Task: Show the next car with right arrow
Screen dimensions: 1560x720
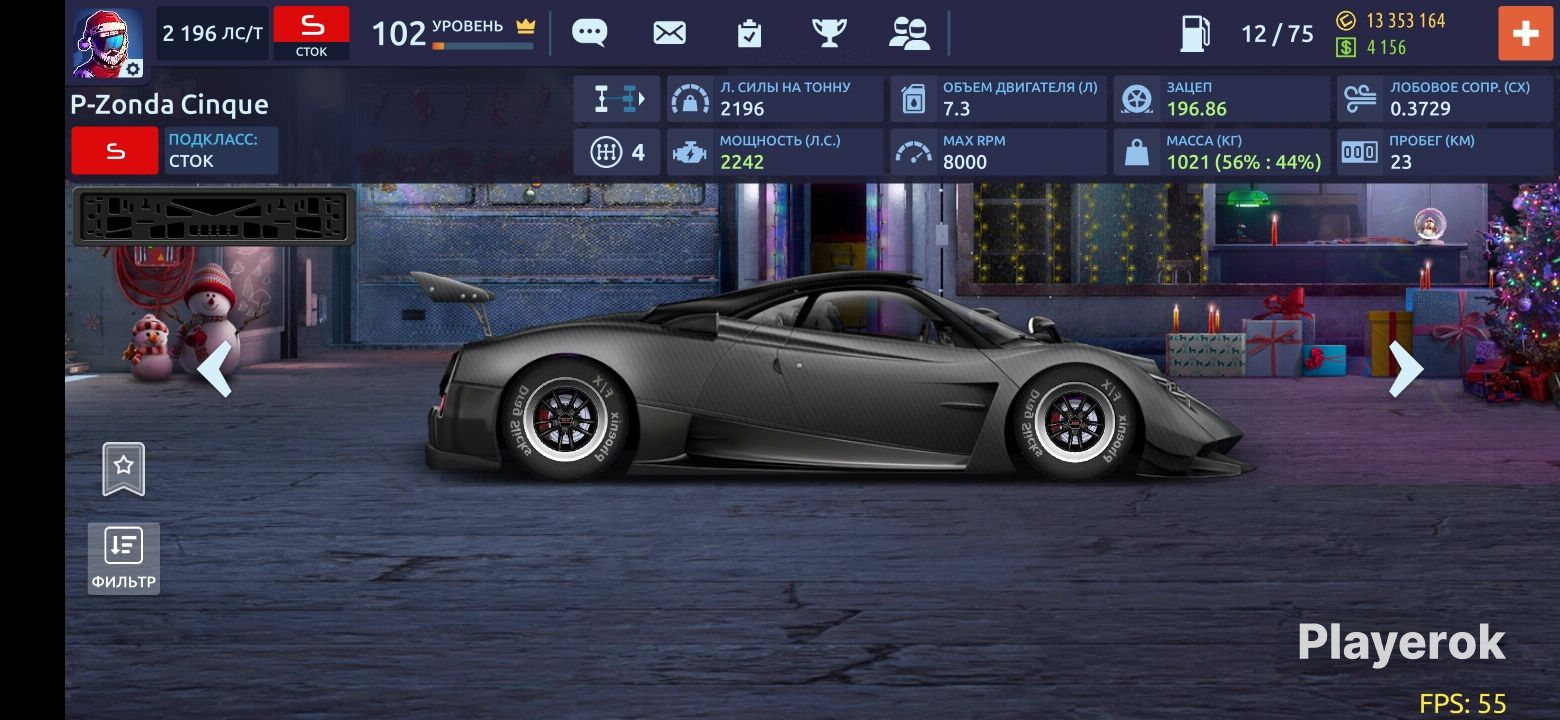Action: 1405,369
